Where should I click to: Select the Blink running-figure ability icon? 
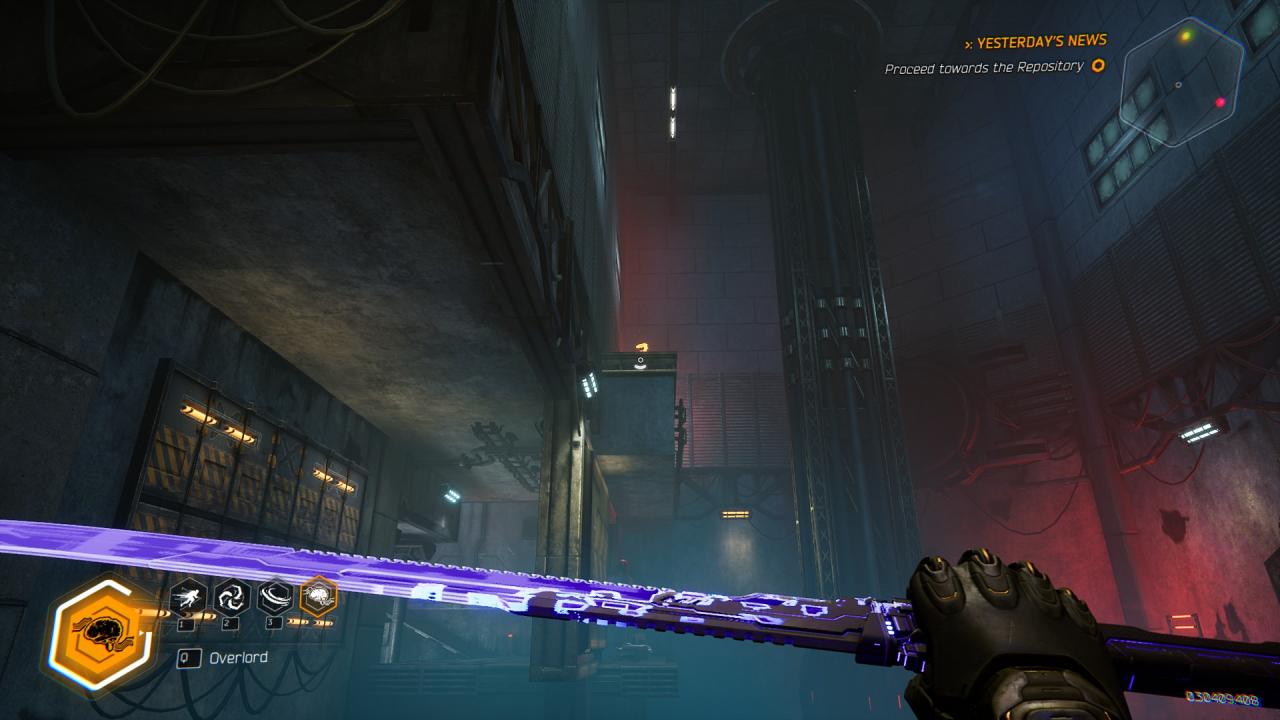tap(188, 598)
